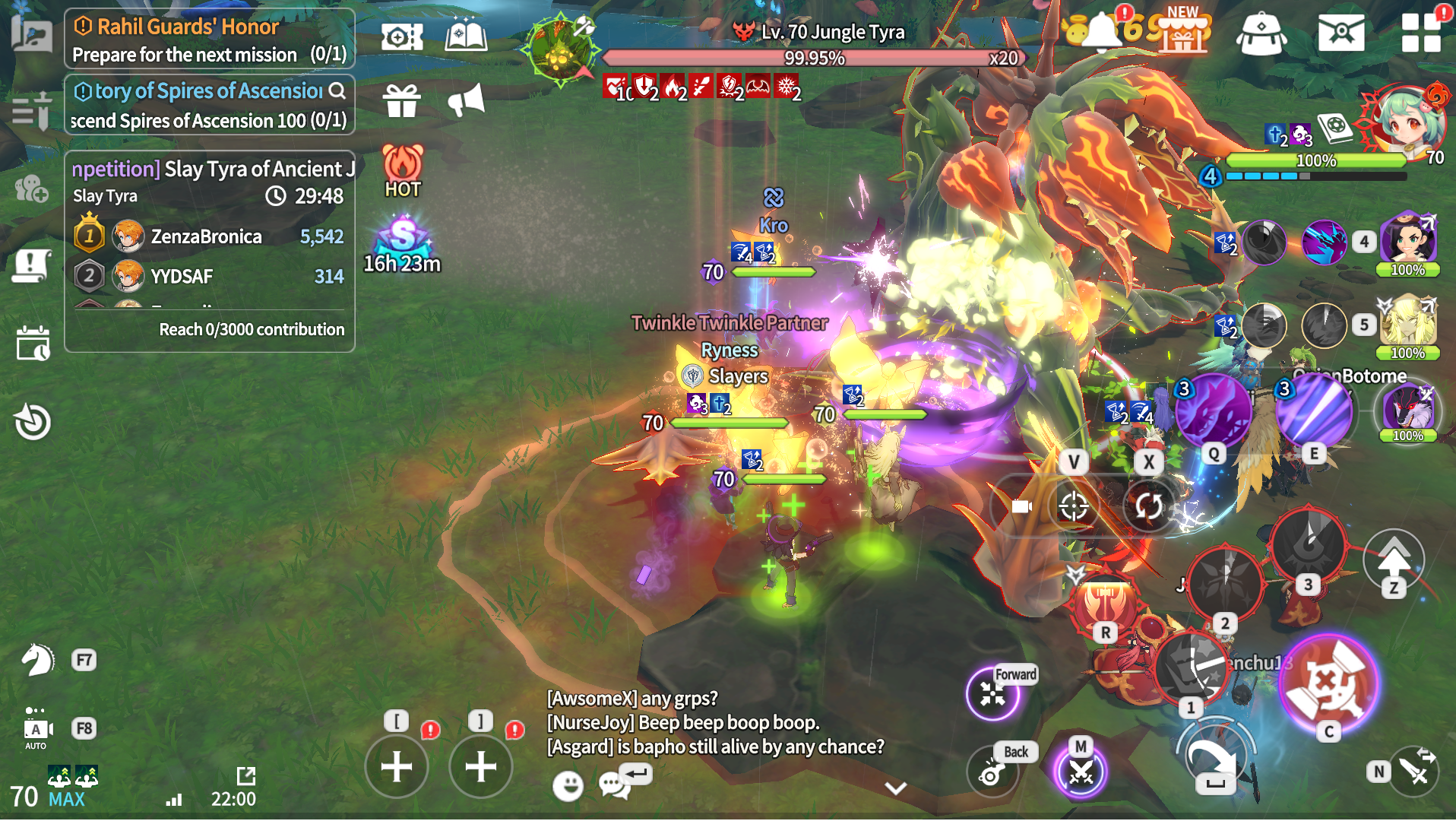Activate the jump up-arrow button
The width and height of the screenshot is (1456, 821).
pyautogui.click(x=1393, y=561)
